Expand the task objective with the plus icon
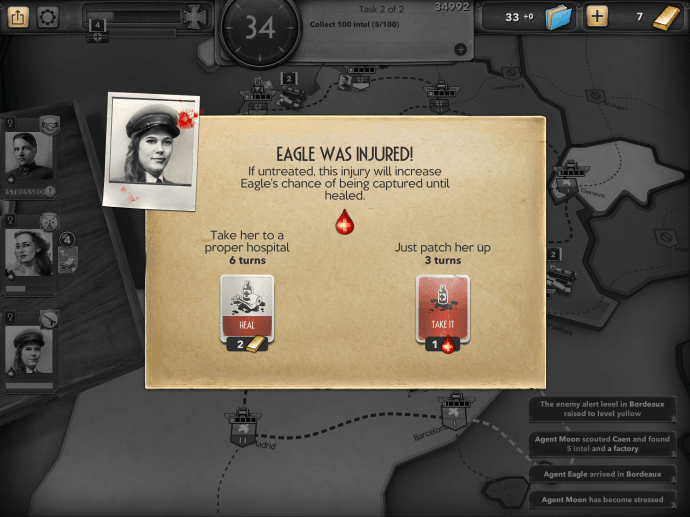690x517 pixels. [x=460, y=49]
